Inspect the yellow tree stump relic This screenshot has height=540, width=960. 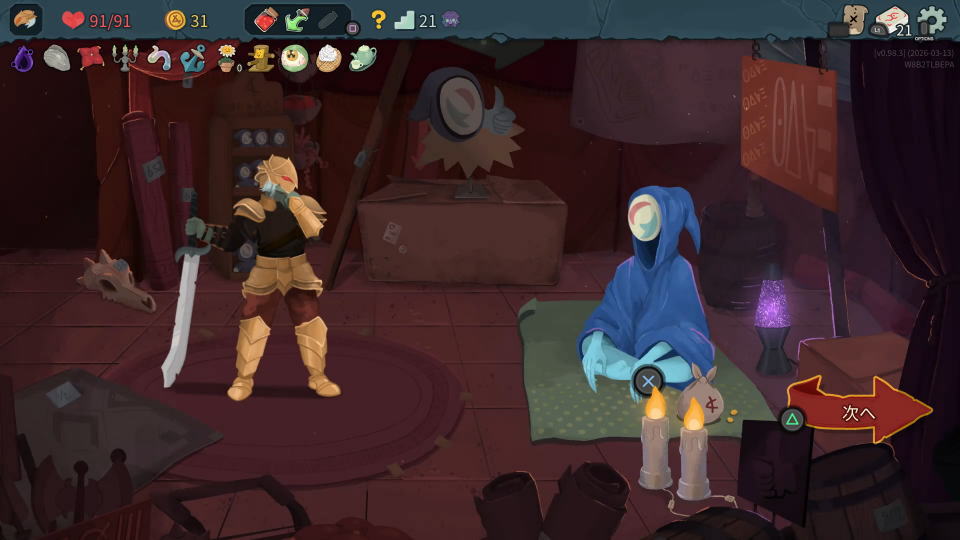coord(261,58)
